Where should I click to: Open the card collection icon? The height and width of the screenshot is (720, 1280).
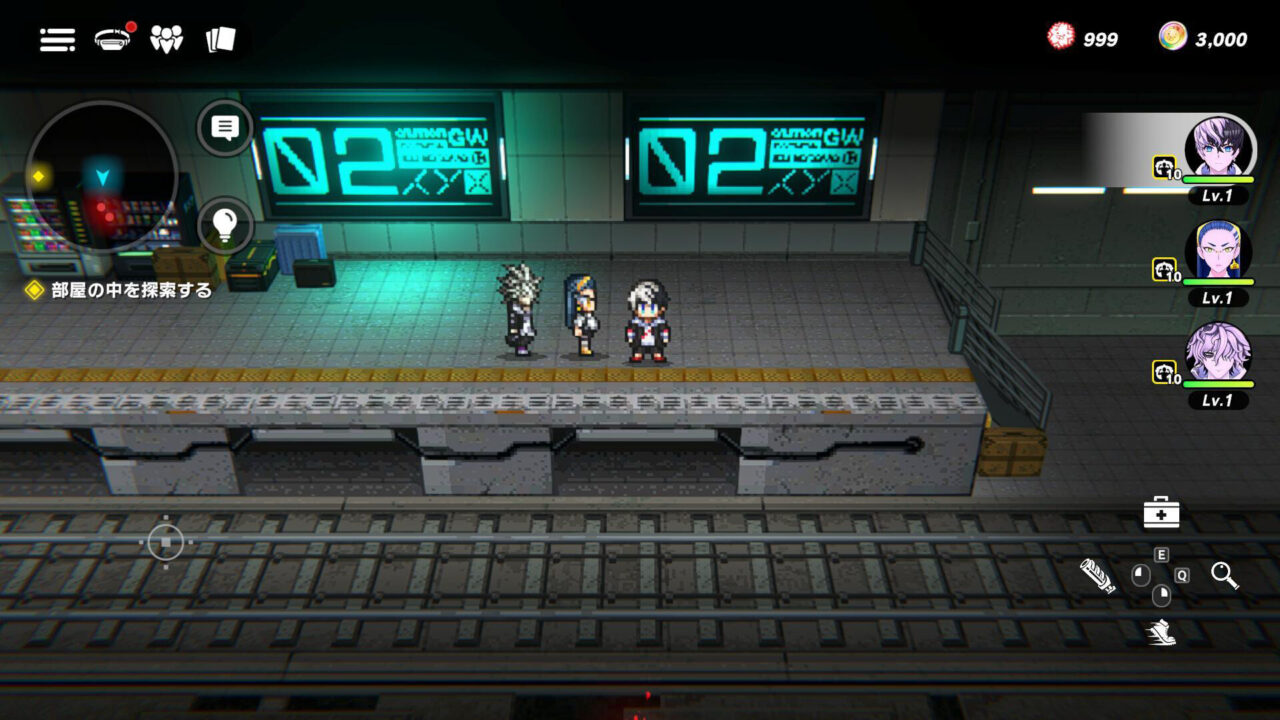point(221,38)
